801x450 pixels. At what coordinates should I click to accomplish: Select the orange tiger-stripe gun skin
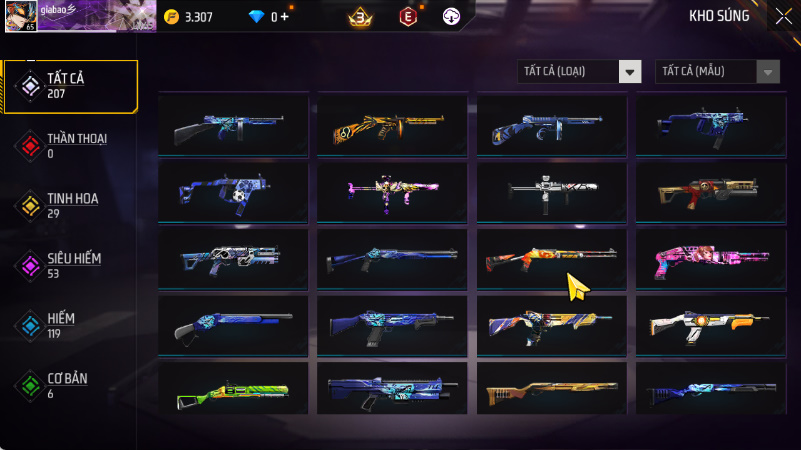click(392, 125)
